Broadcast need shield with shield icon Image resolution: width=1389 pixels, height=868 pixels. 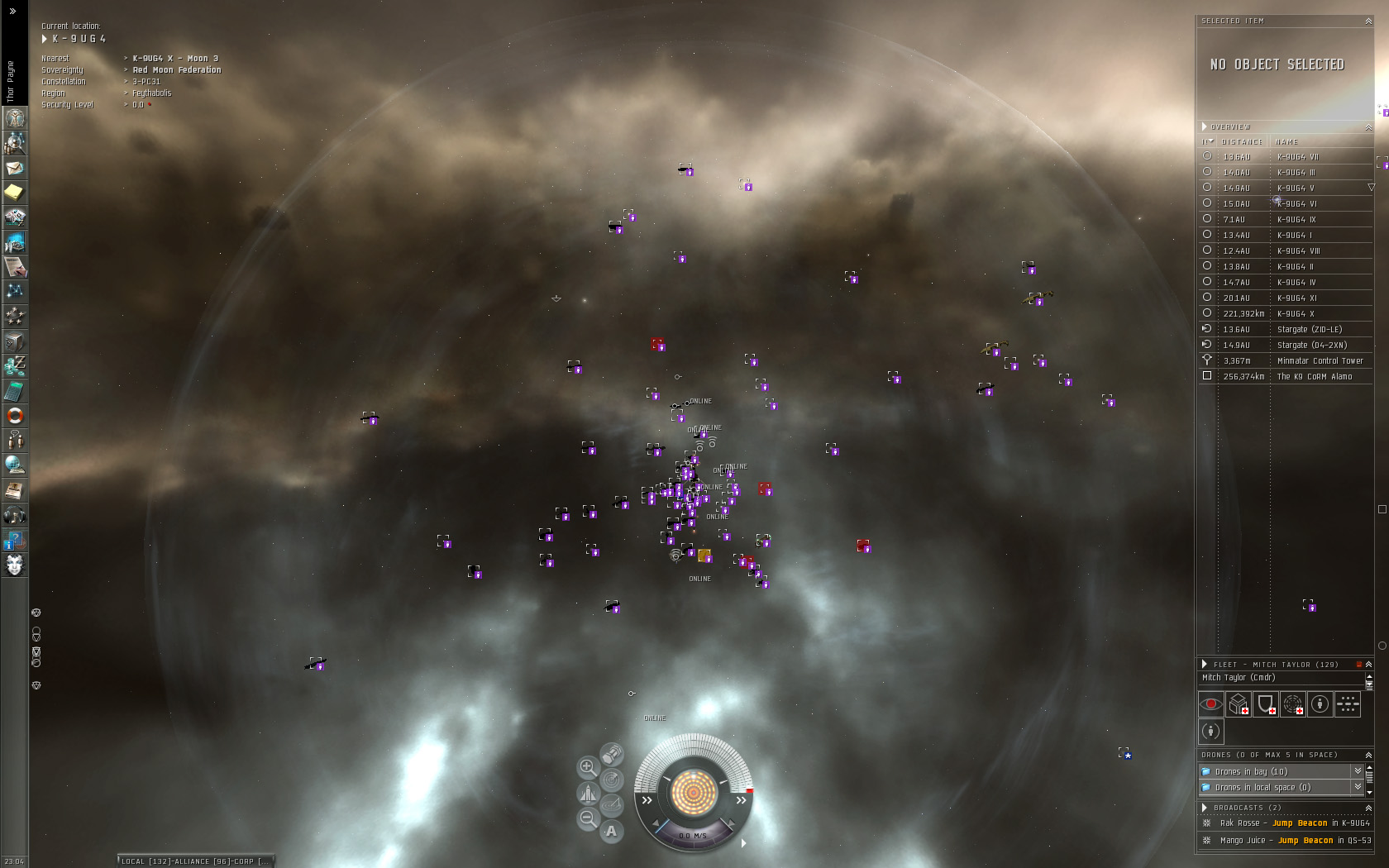point(1265,704)
